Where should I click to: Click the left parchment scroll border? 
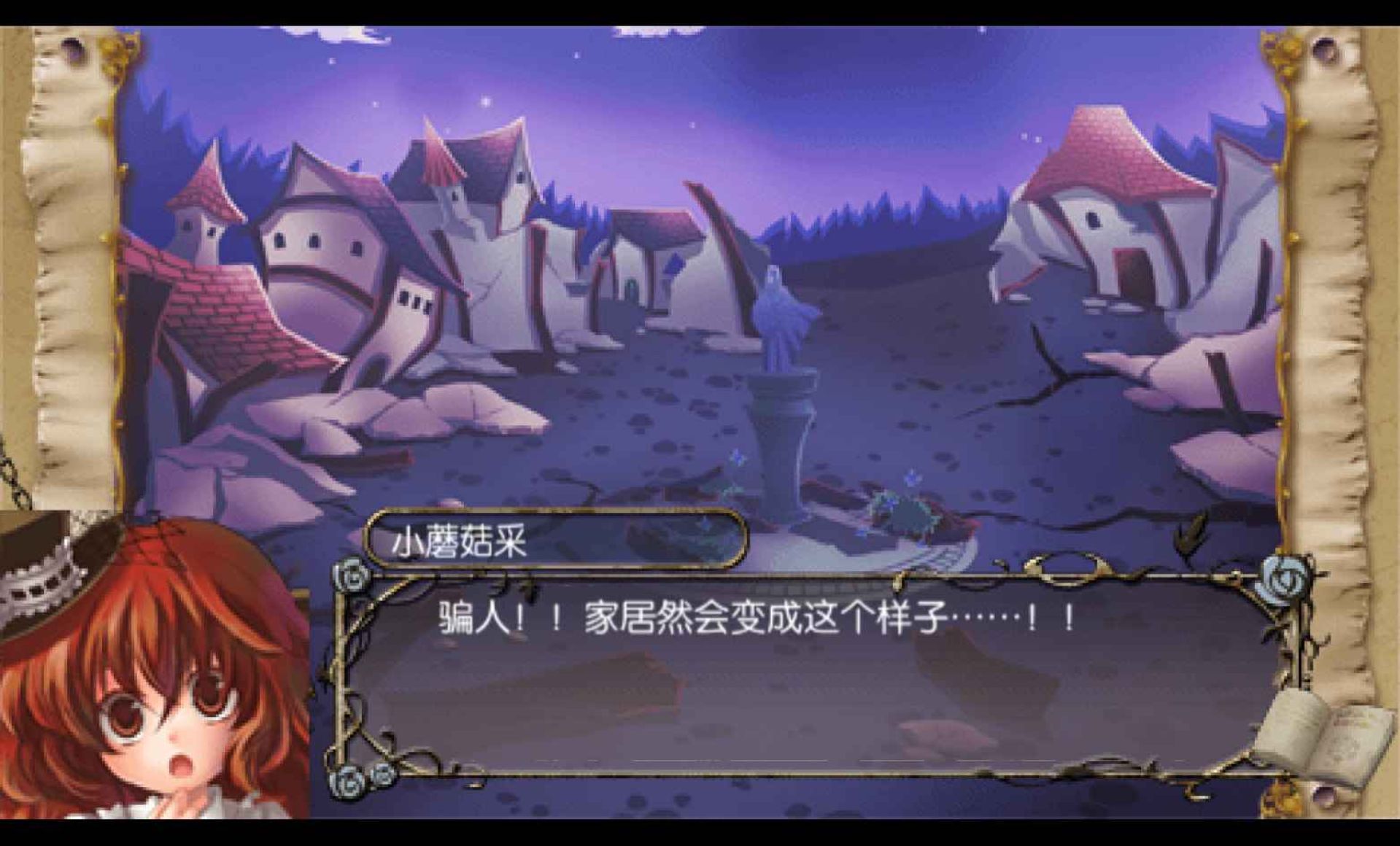[x=73, y=292]
